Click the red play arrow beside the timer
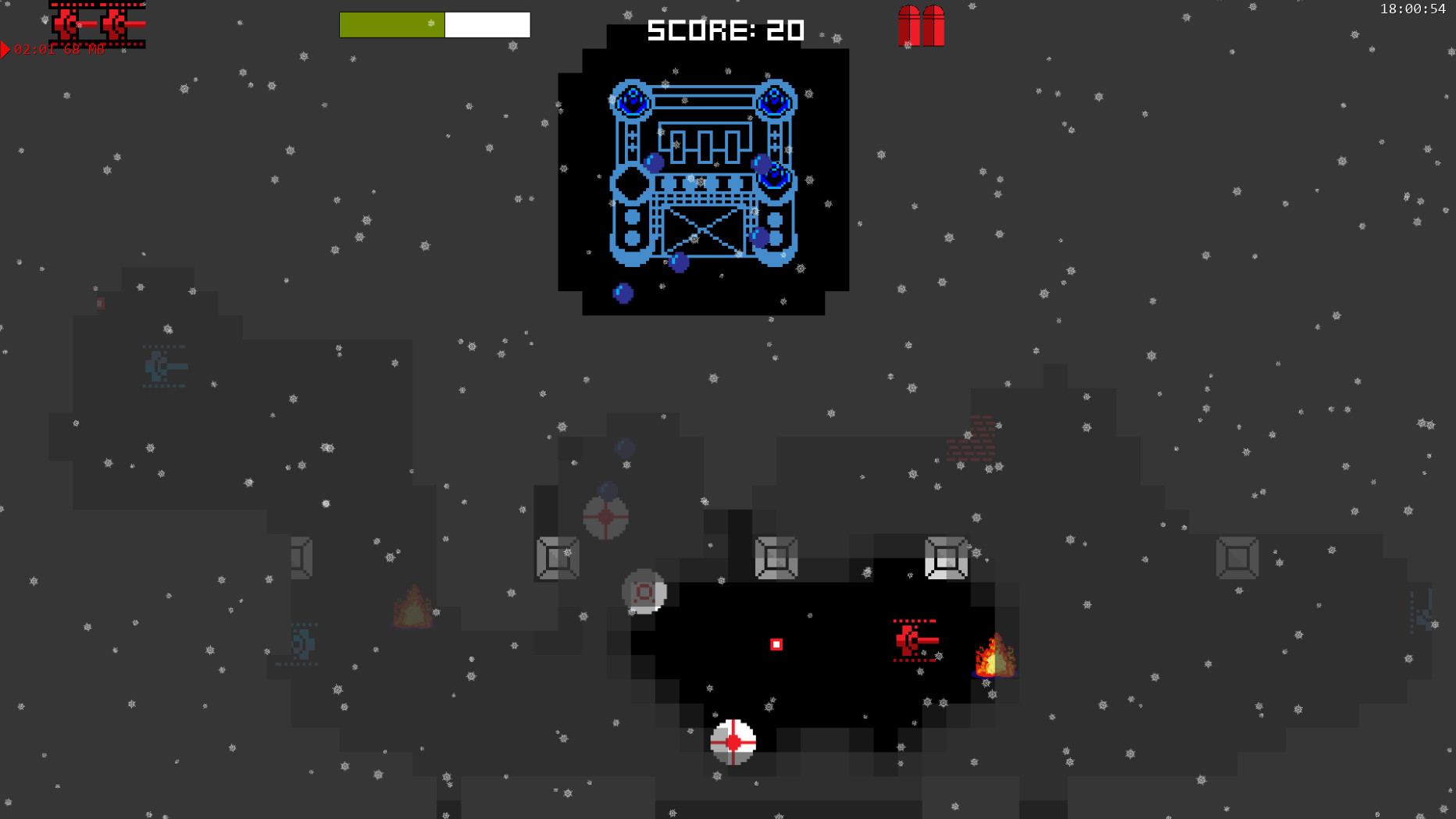The image size is (1456, 819). (x=5, y=50)
